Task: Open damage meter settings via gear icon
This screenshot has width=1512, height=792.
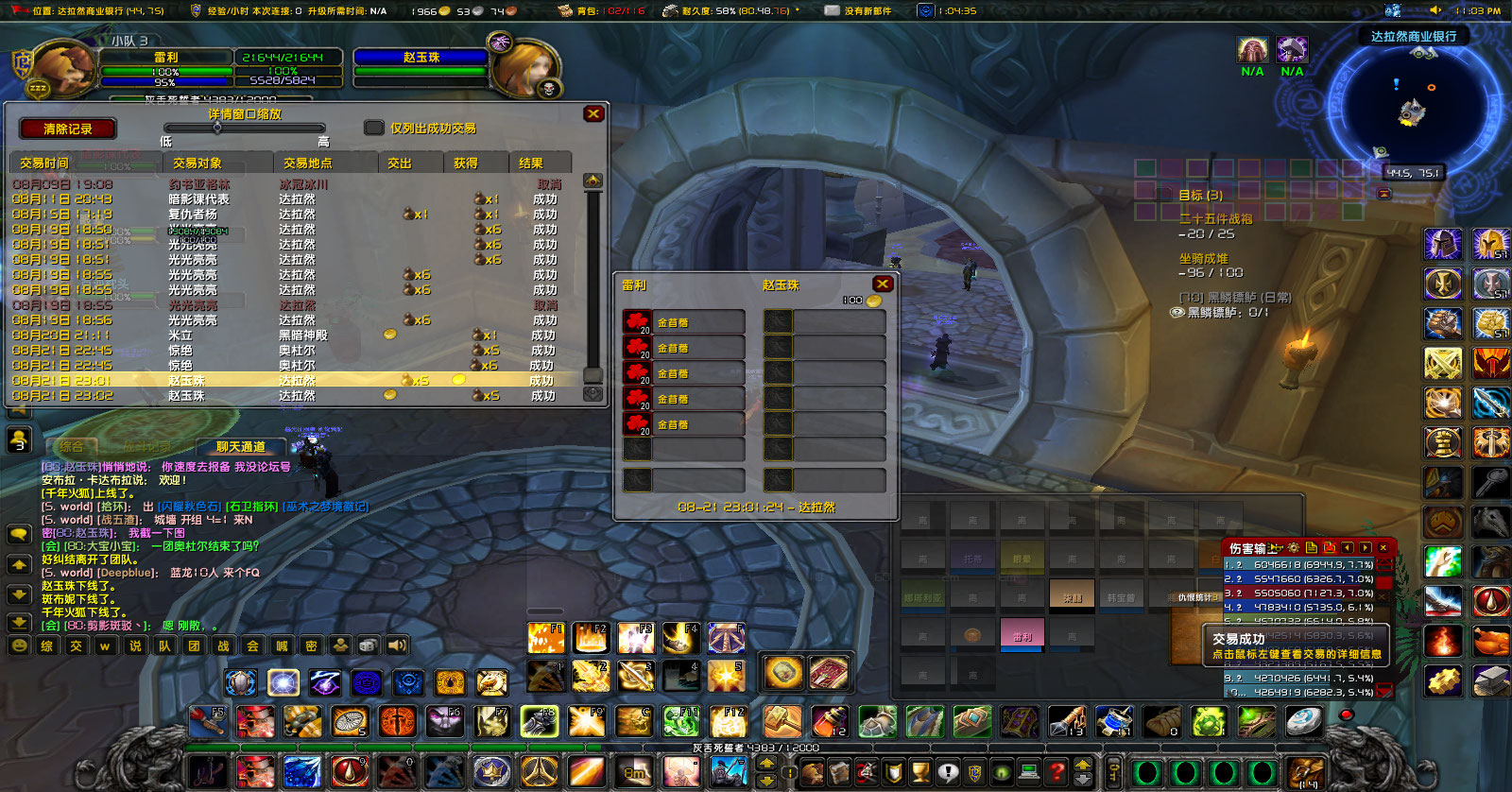Action: (x=1294, y=548)
